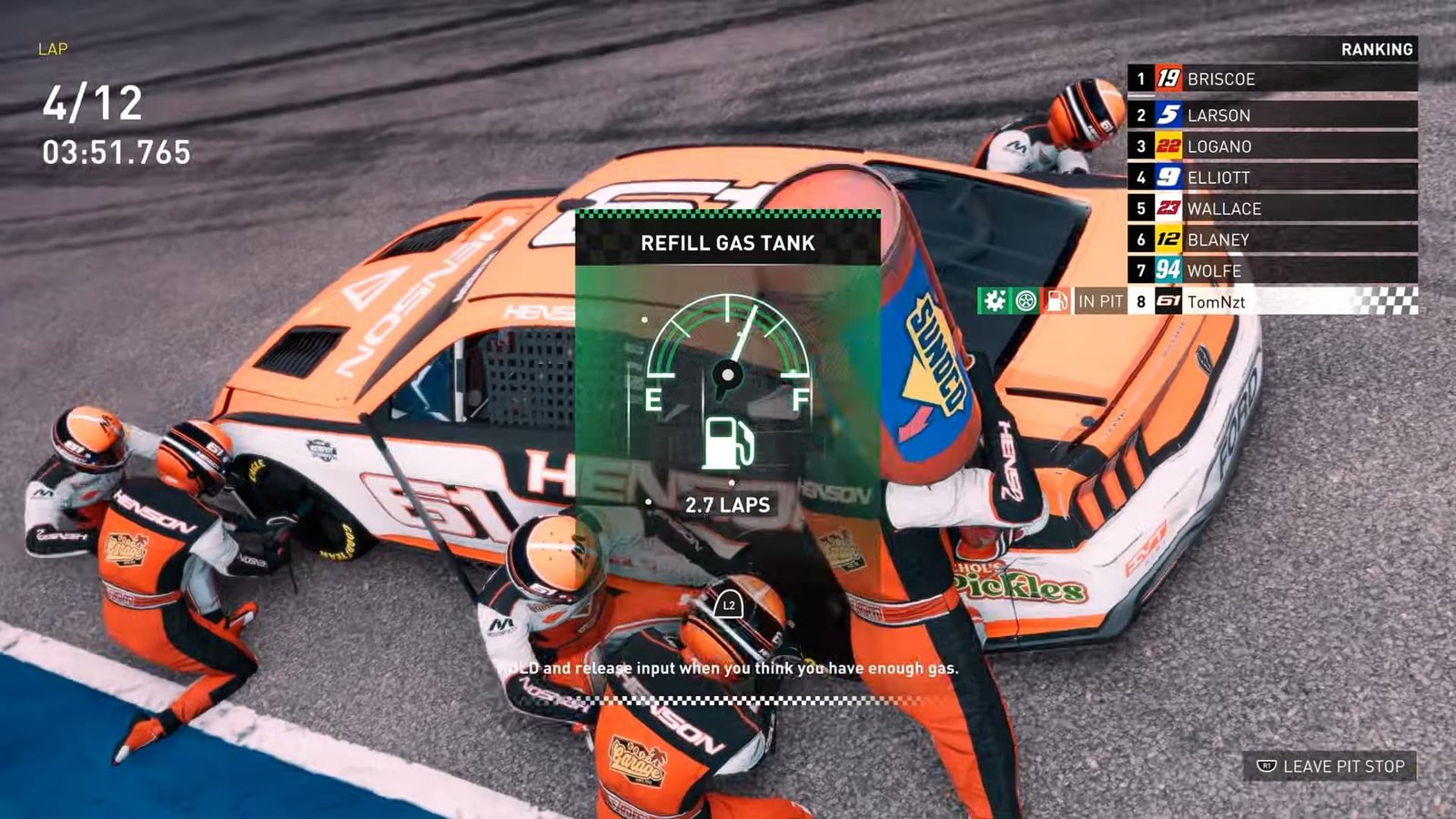1456x819 pixels.
Task: Select Briscoe's row in the ranking
Action: point(1271,79)
